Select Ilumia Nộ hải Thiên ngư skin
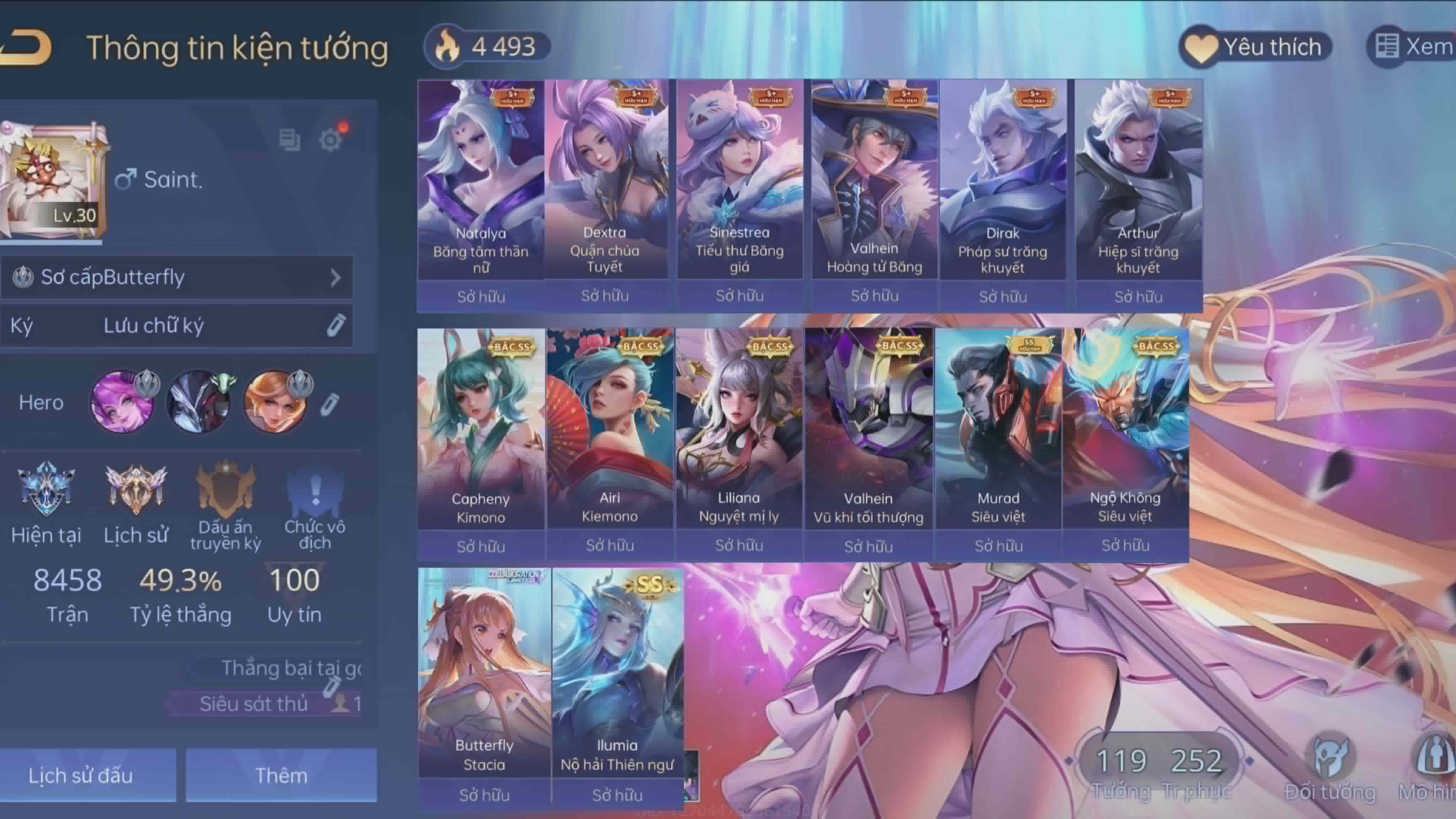 (617, 673)
